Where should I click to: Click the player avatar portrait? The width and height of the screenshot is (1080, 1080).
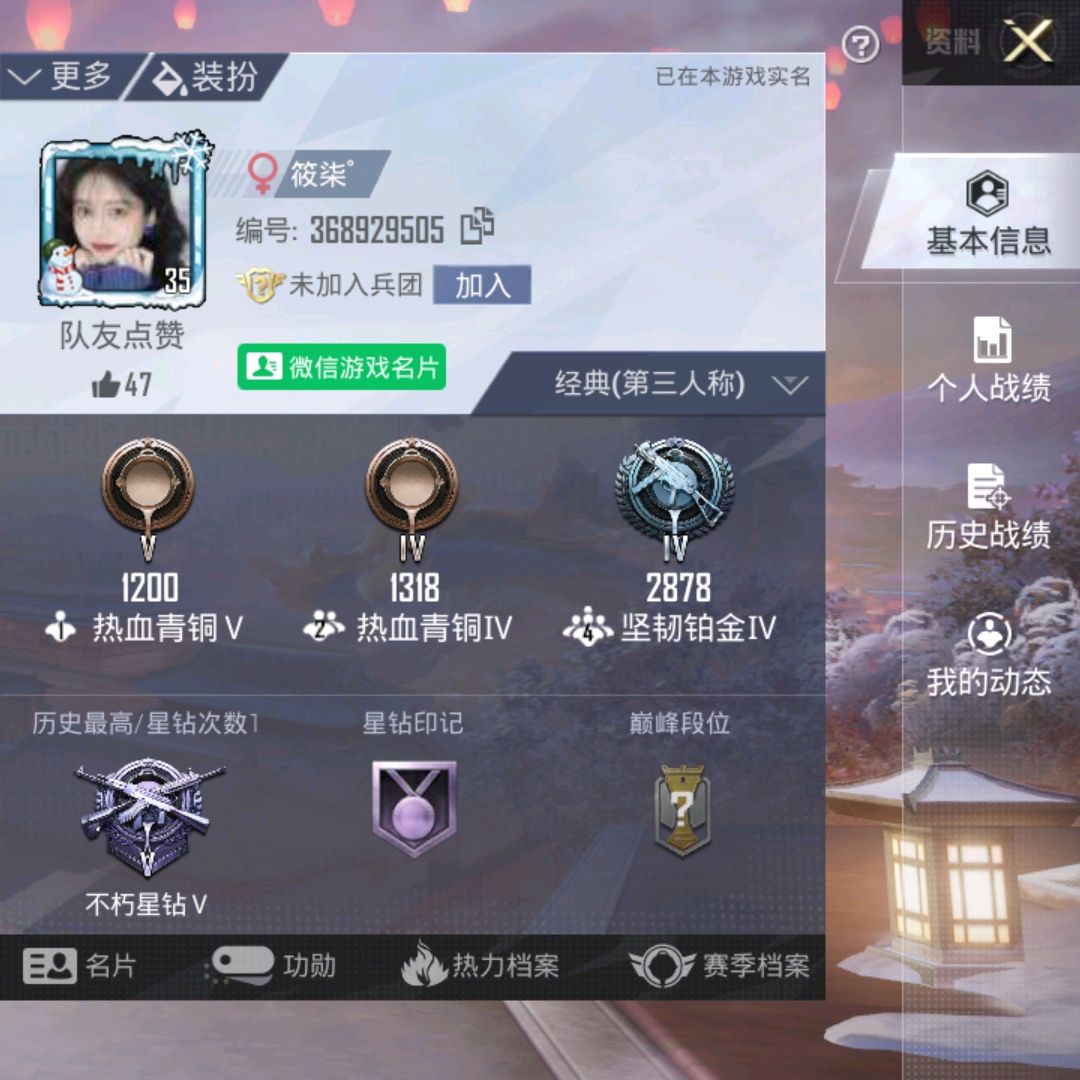pyautogui.click(x=122, y=222)
